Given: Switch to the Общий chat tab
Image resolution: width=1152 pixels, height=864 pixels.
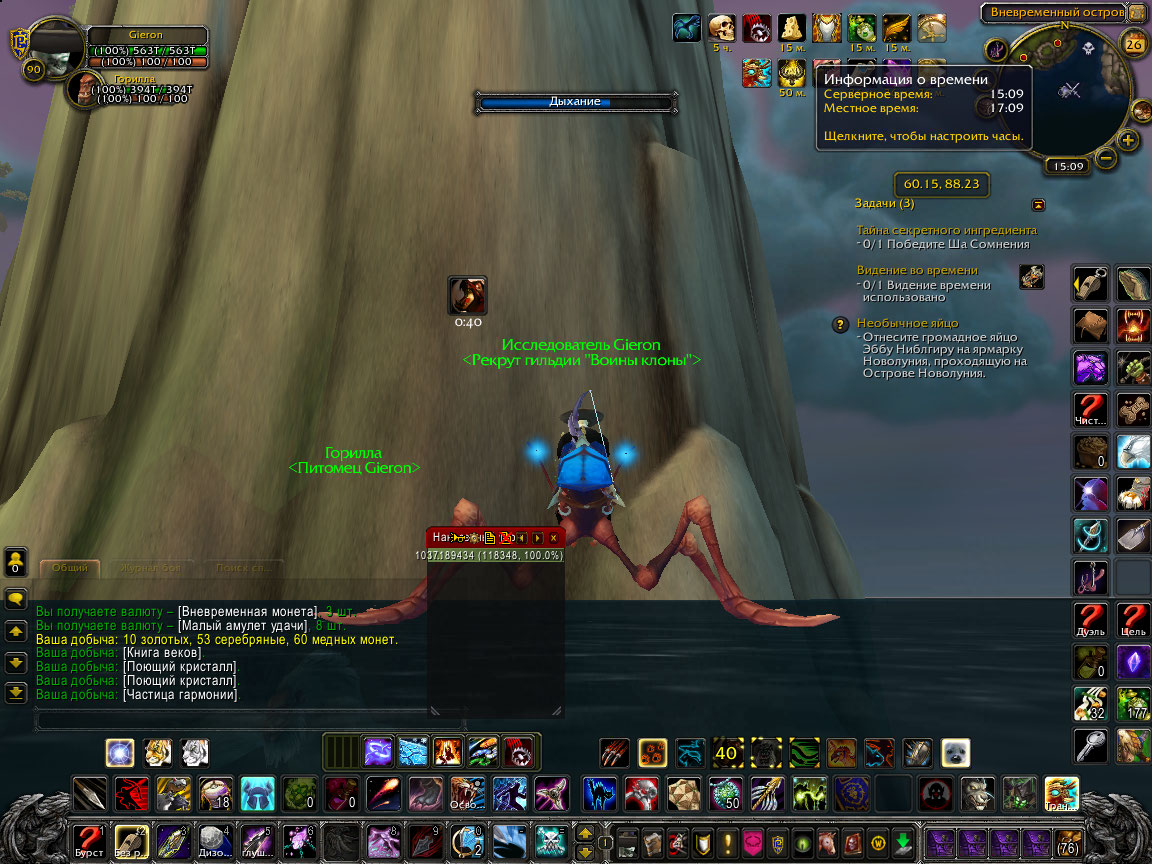Looking at the screenshot, I should [x=70, y=568].
